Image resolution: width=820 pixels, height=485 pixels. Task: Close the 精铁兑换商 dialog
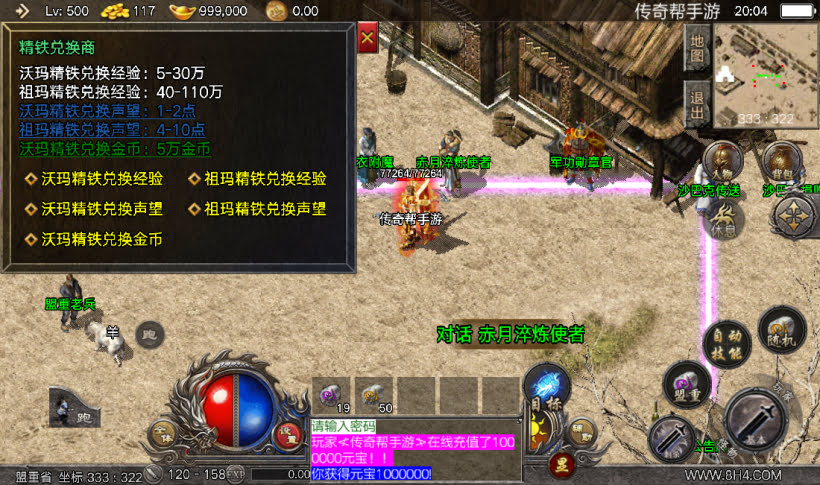[367, 39]
